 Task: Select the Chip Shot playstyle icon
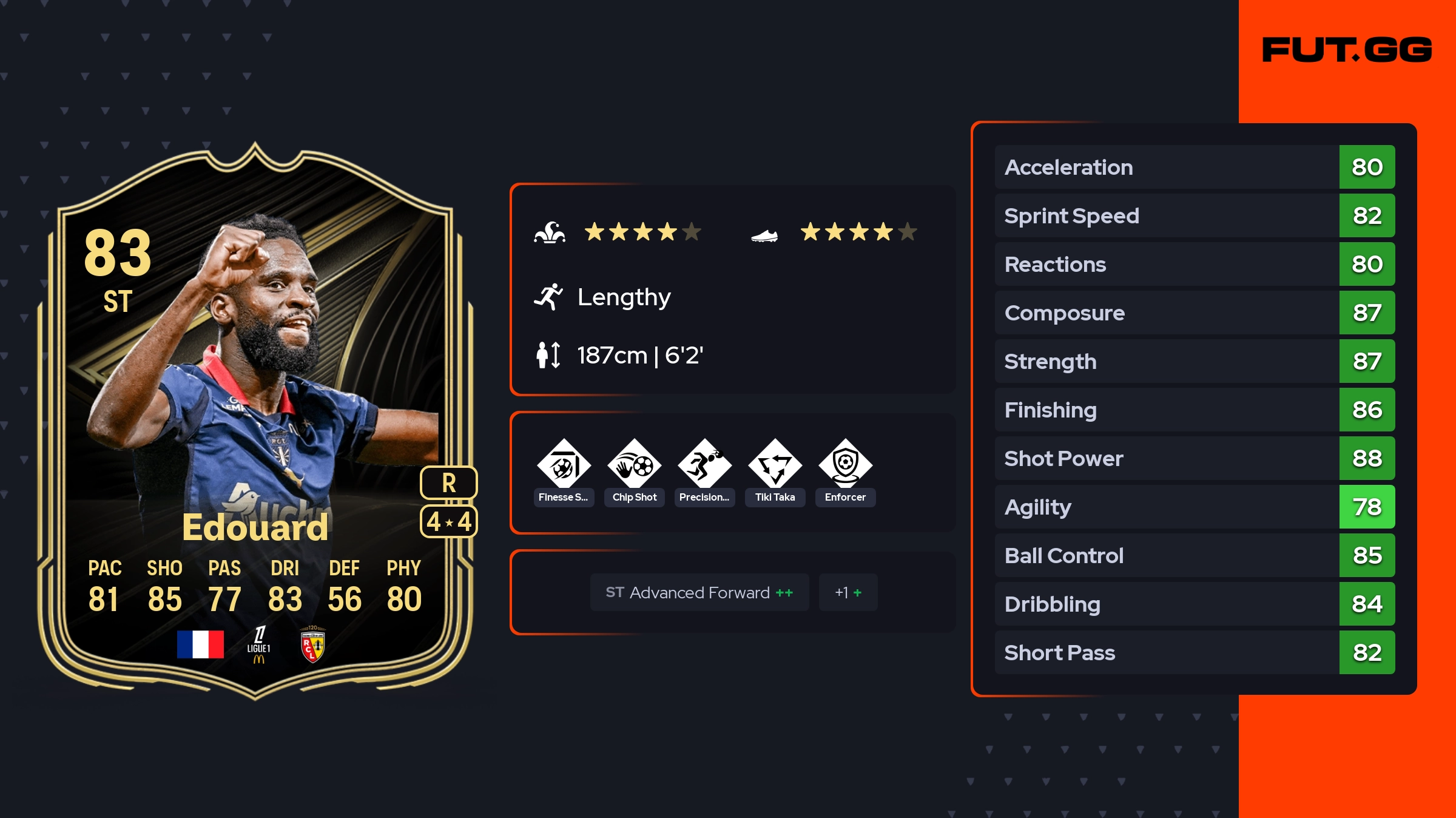[x=635, y=465]
